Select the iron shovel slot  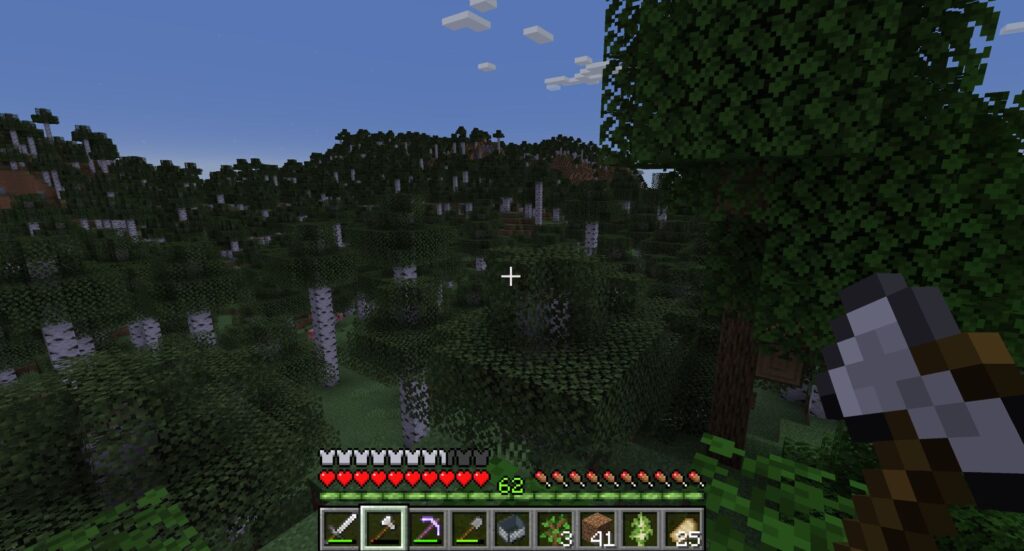click(x=469, y=527)
